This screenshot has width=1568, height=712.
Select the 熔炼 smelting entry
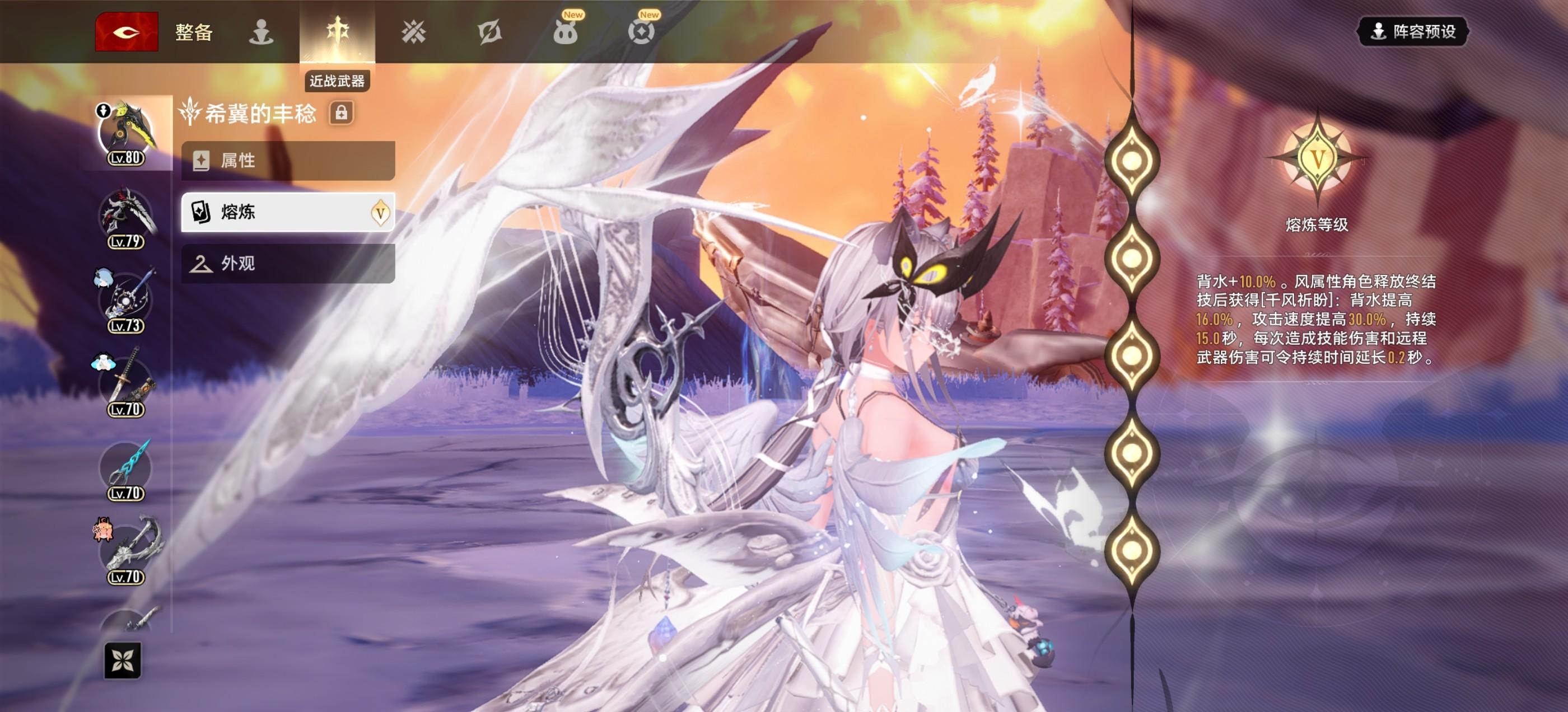click(288, 212)
